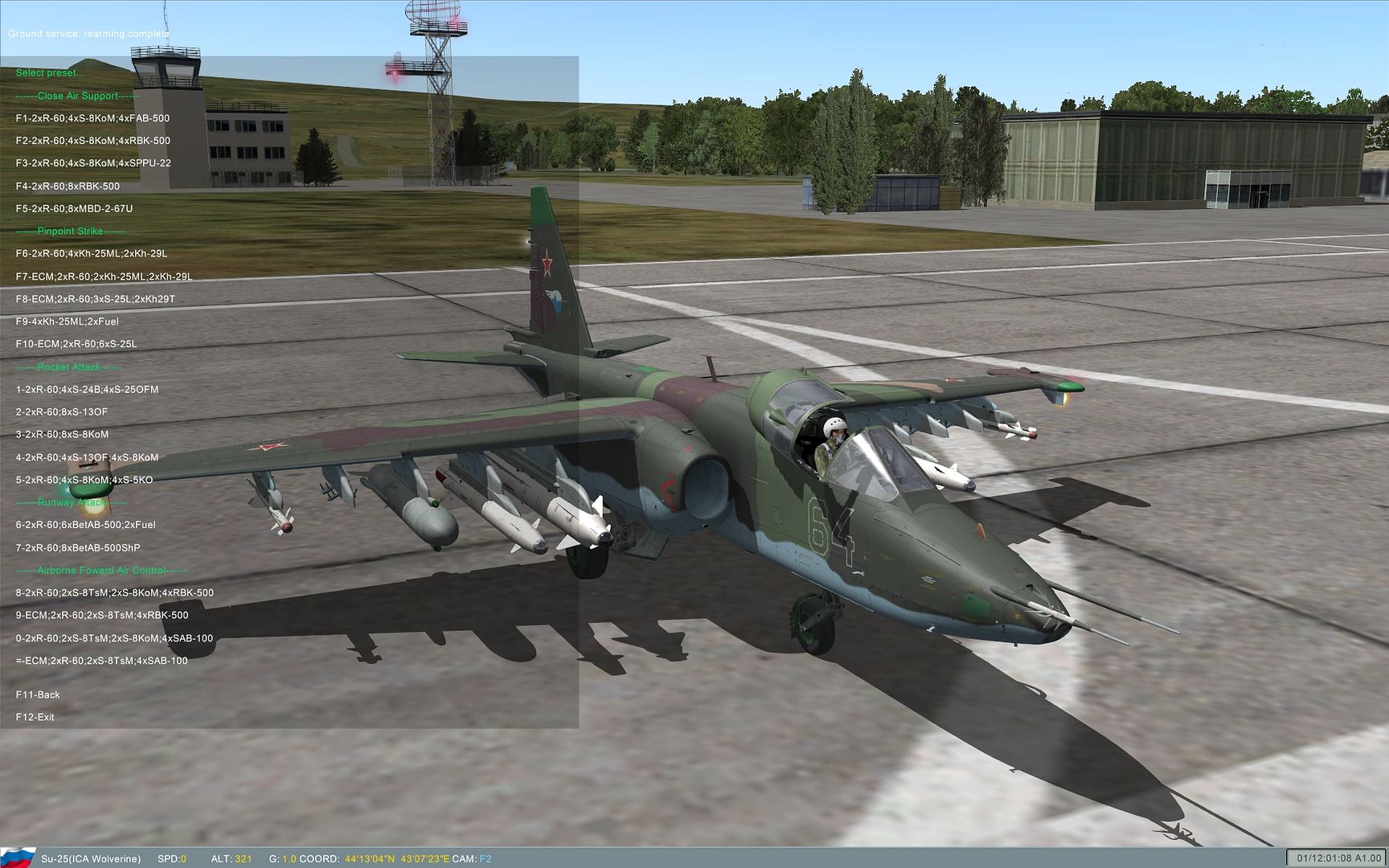Choose preset 2 with 8xS-13OF rockets
This screenshot has height=868, width=1389.
click(x=63, y=411)
